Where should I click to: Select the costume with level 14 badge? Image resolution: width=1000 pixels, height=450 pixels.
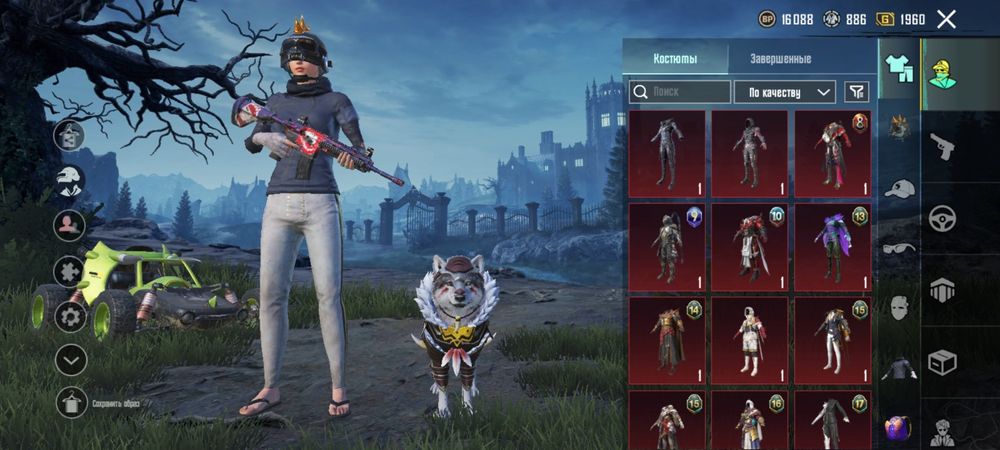(x=667, y=340)
